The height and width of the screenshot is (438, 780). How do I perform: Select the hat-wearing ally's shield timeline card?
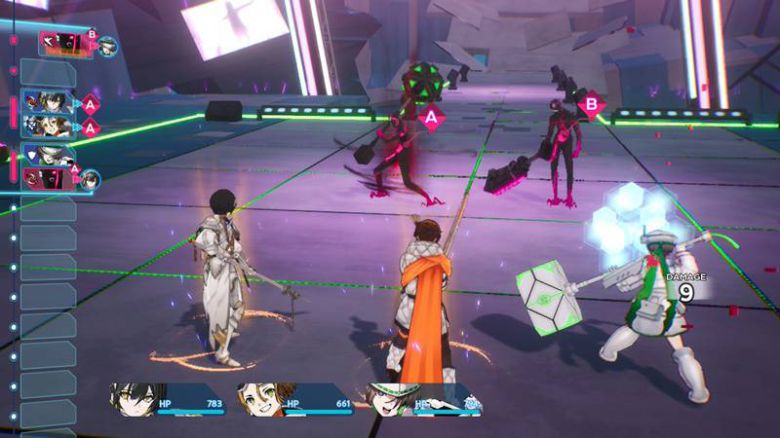47,155
